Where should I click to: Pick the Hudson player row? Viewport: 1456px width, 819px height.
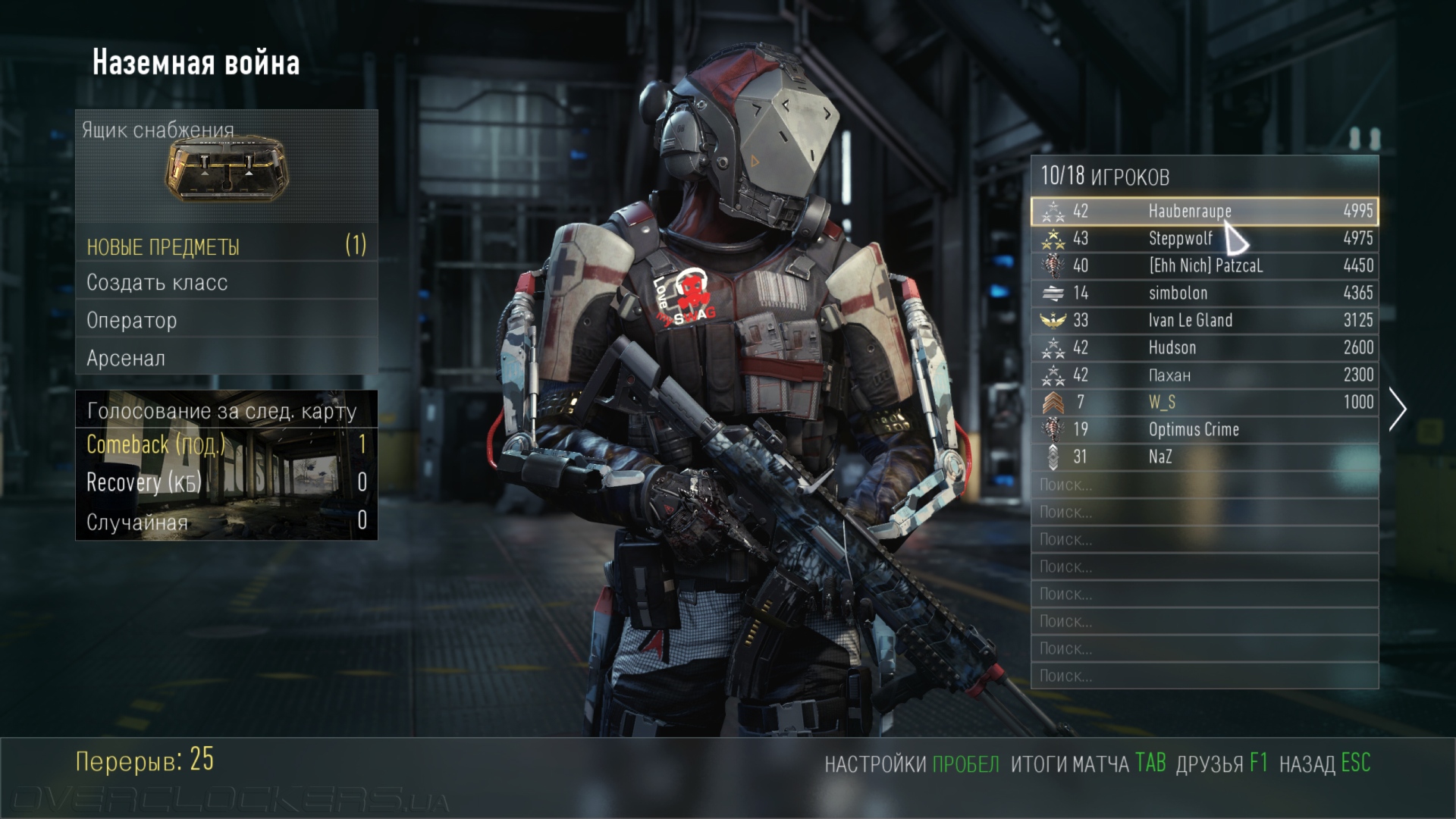pyautogui.click(x=1204, y=347)
